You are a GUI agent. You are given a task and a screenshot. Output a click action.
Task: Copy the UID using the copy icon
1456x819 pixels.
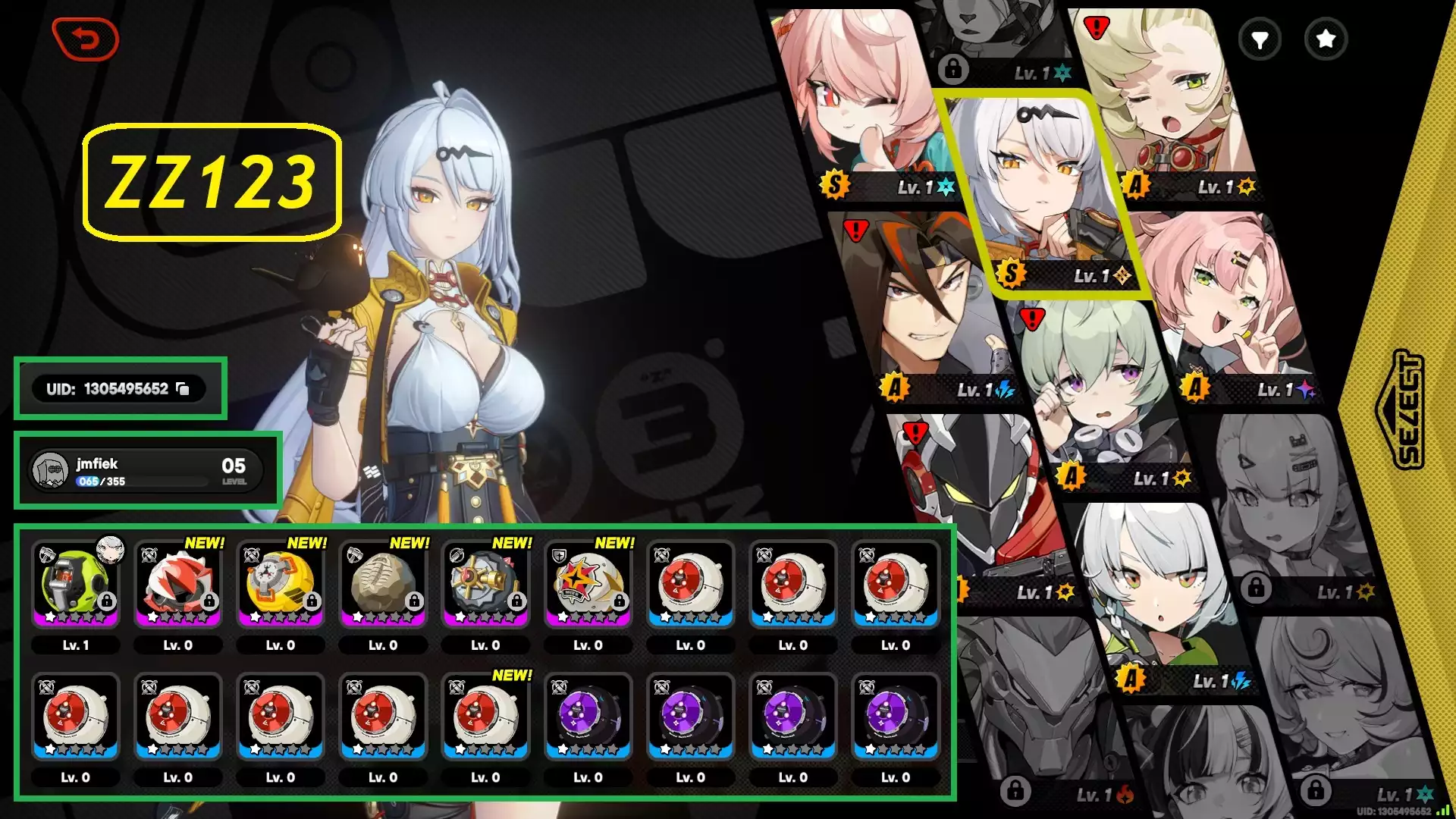coord(183,389)
